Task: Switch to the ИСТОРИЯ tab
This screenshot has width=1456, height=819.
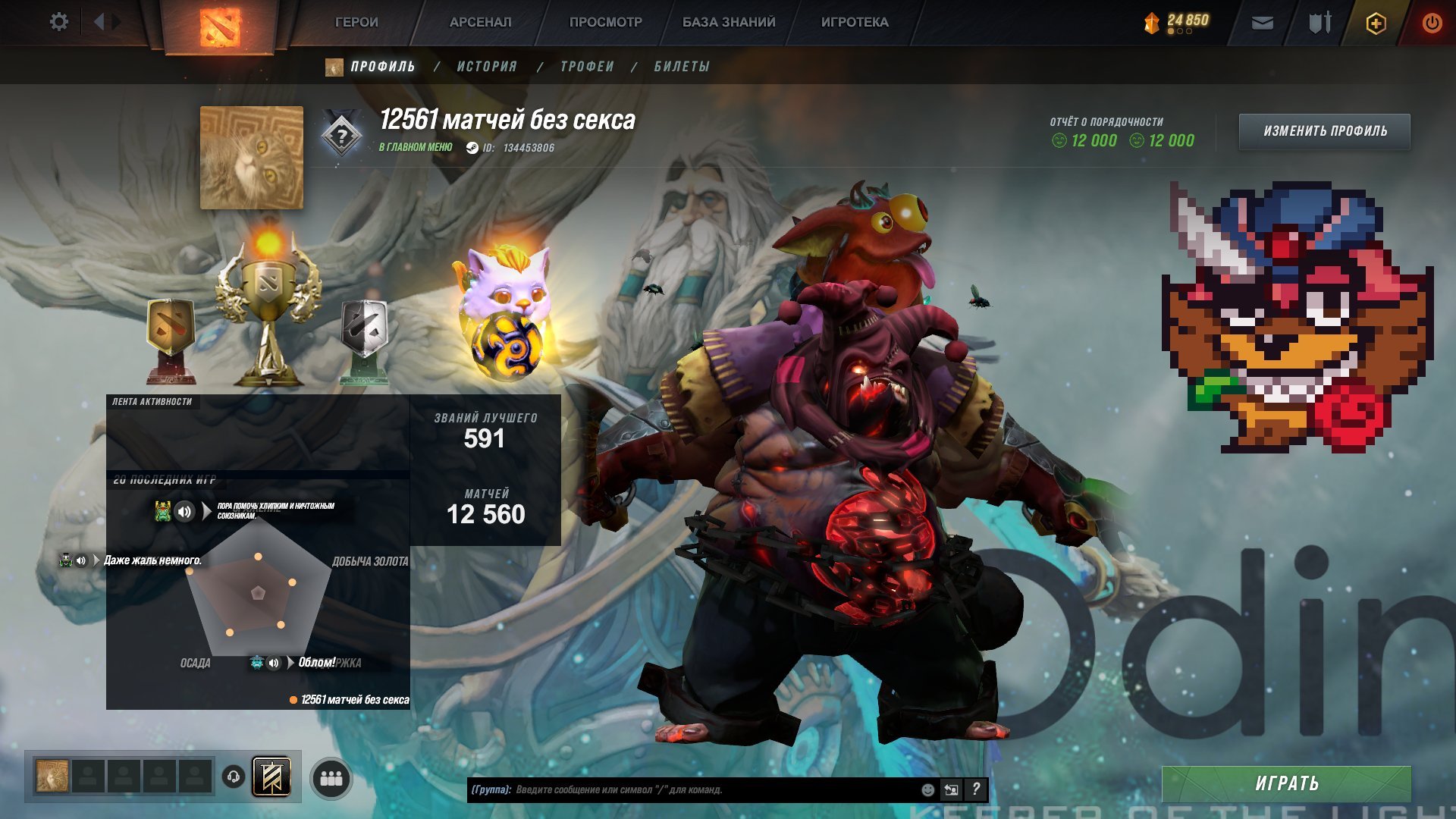Action: tap(486, 67)
